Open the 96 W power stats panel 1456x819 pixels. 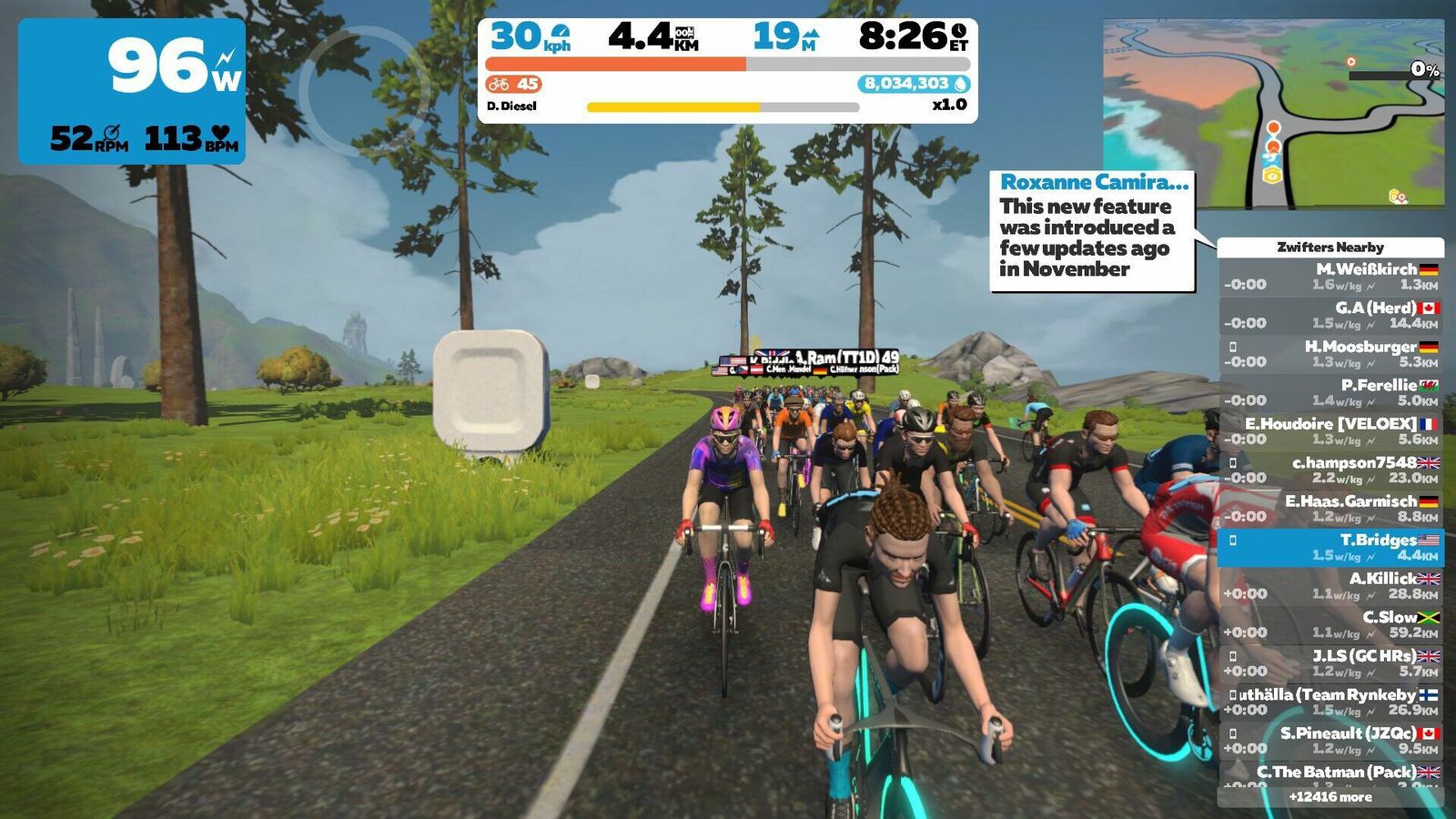point(132,91)
